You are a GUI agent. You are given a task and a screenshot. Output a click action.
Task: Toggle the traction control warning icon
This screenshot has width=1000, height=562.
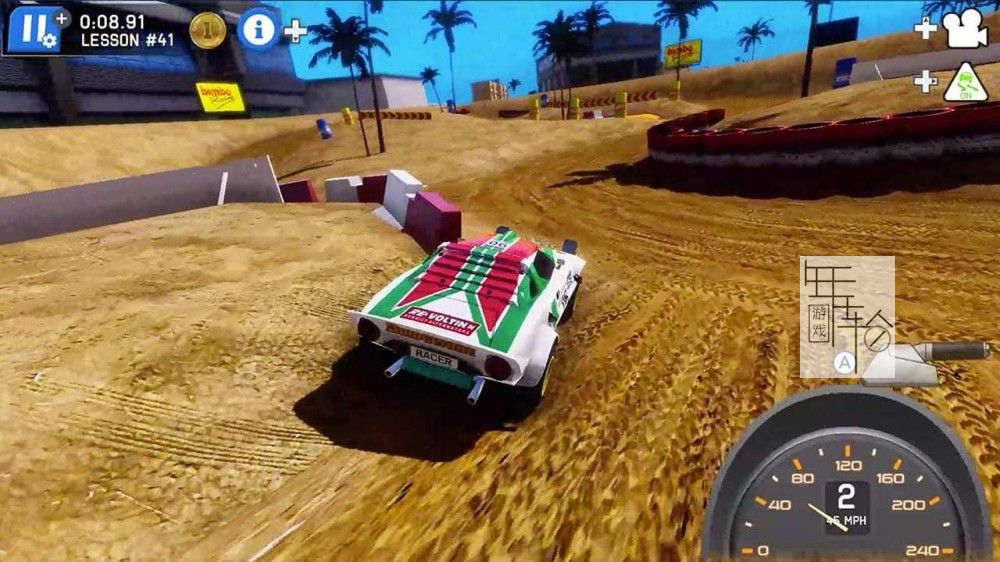[x=965, y=80]
